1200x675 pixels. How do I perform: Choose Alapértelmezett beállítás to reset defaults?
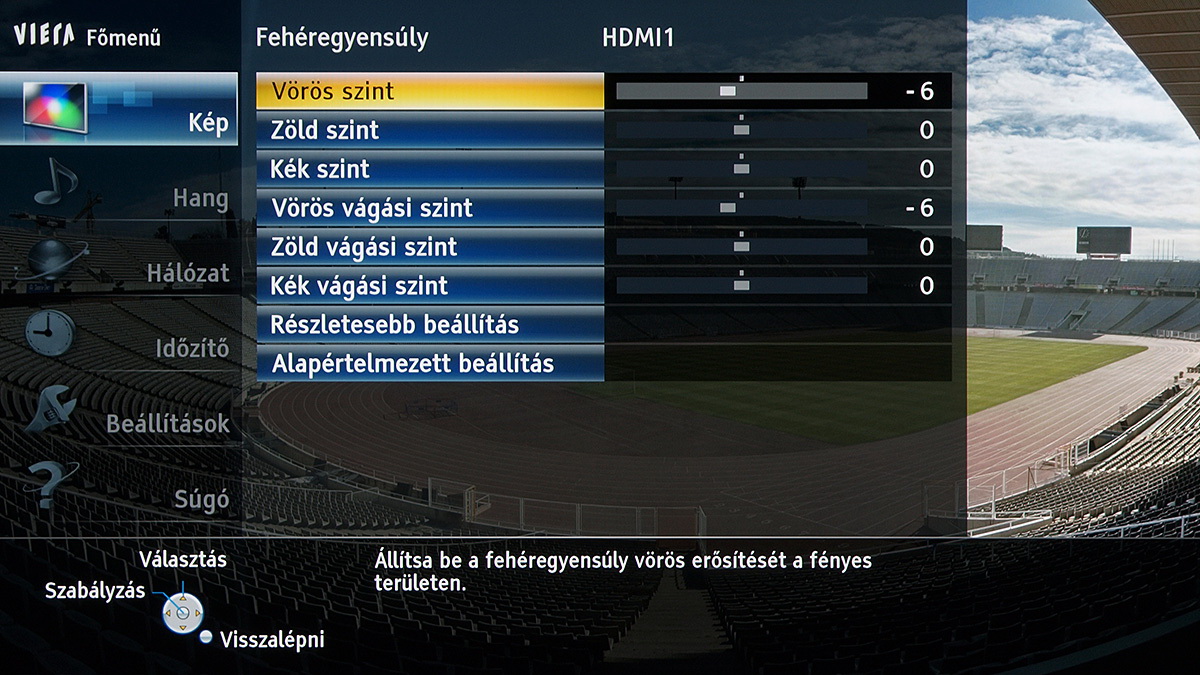430,364
